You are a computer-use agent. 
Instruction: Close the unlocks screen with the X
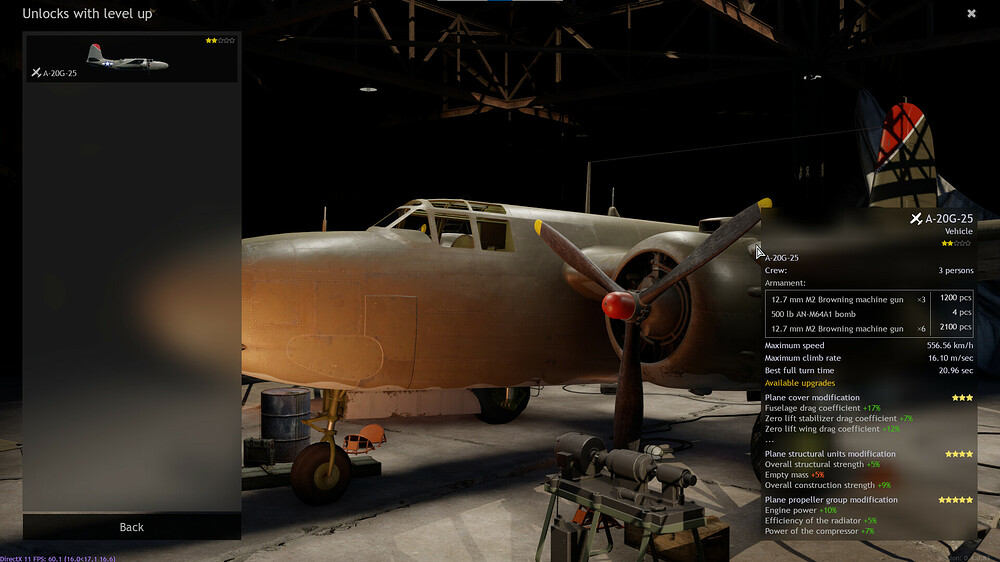tap(971, 14)
